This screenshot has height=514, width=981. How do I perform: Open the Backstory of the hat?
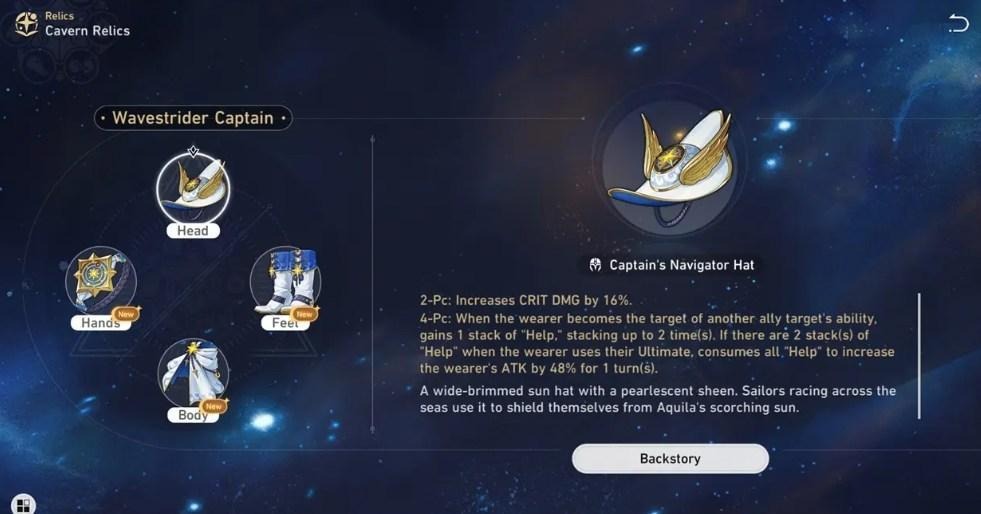point(670,459)
